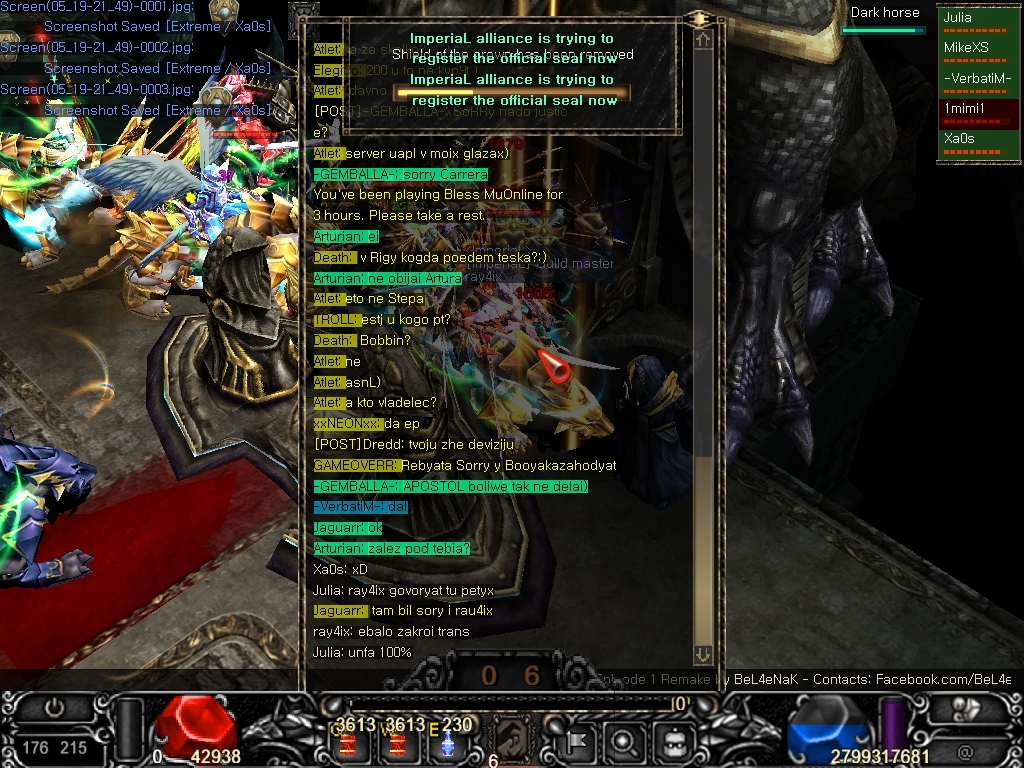1024x768 pixels.
Task: Click the @ button
Action: pyautogui.click(x=964, y=749)
